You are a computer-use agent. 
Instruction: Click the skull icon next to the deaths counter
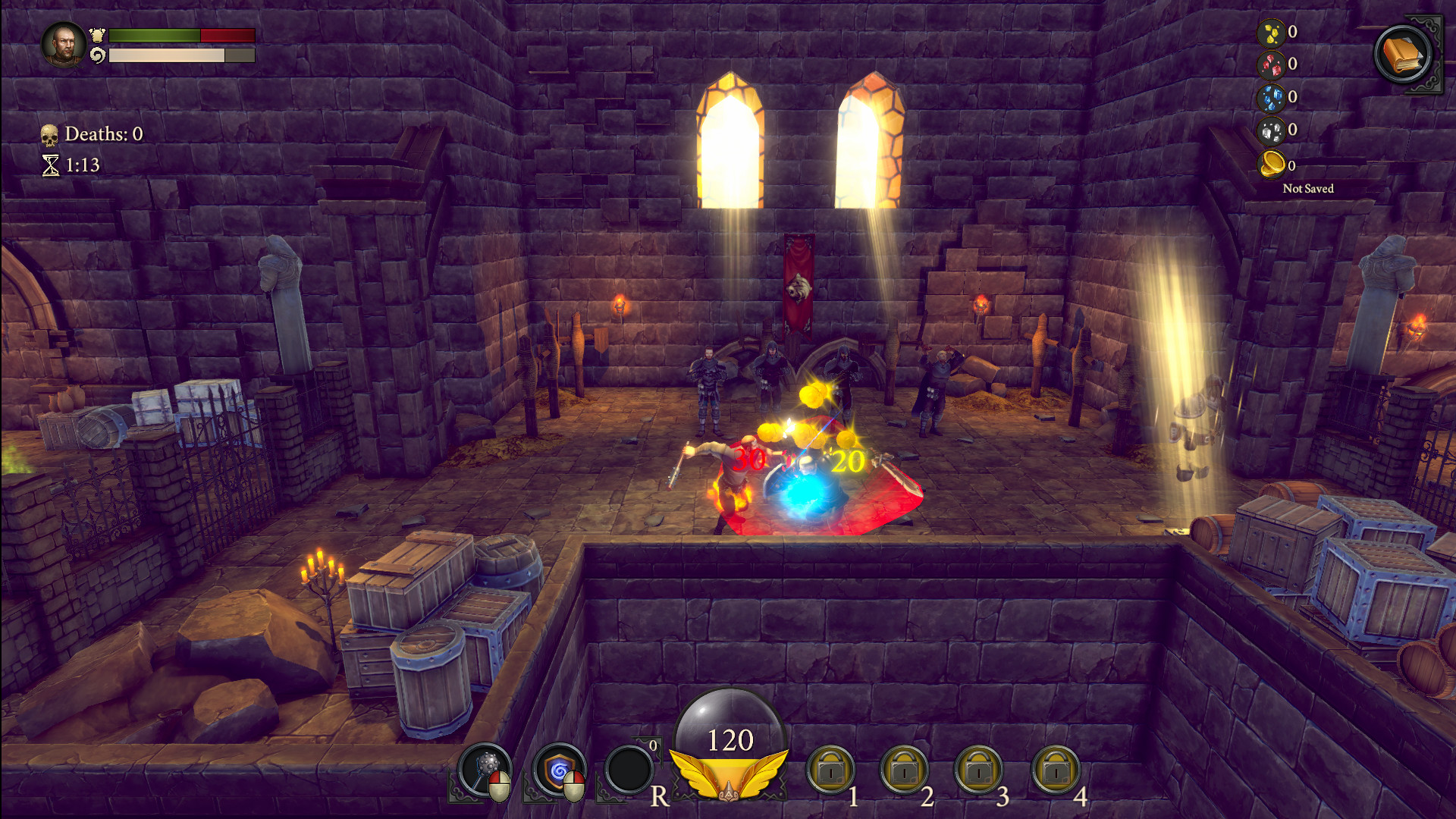tap(51, 135)
